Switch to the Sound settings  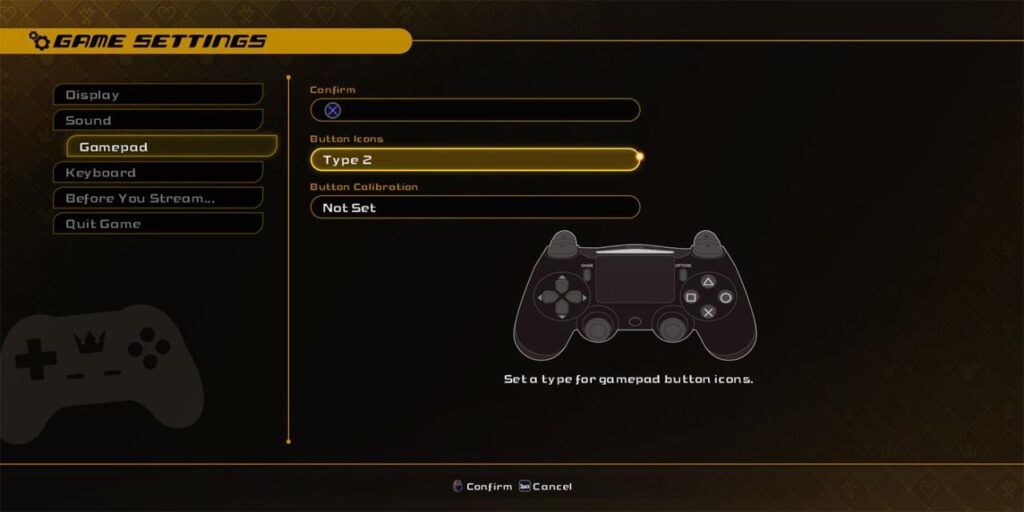[157, 121]
